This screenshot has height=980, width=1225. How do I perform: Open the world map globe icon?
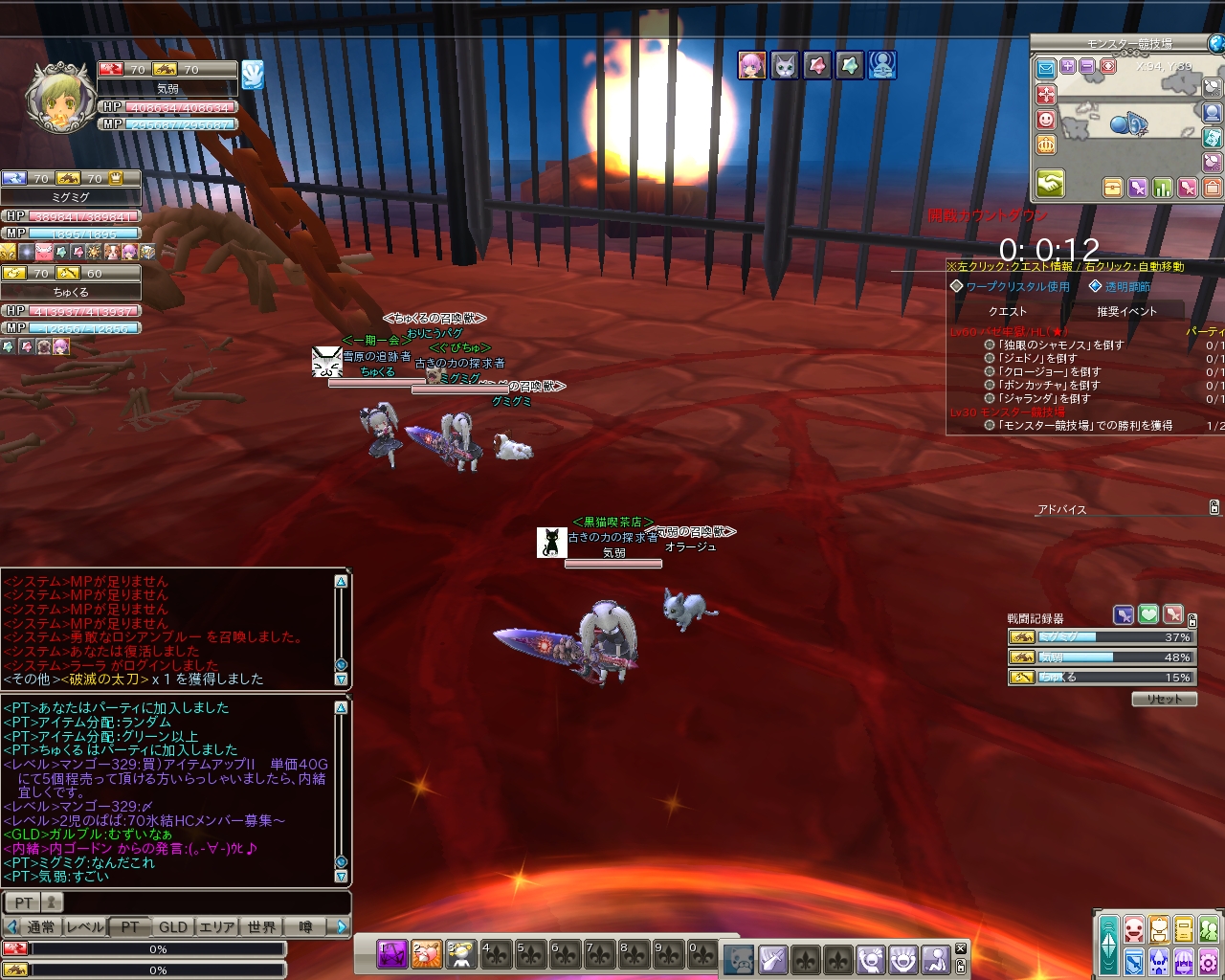point(1215,43)
